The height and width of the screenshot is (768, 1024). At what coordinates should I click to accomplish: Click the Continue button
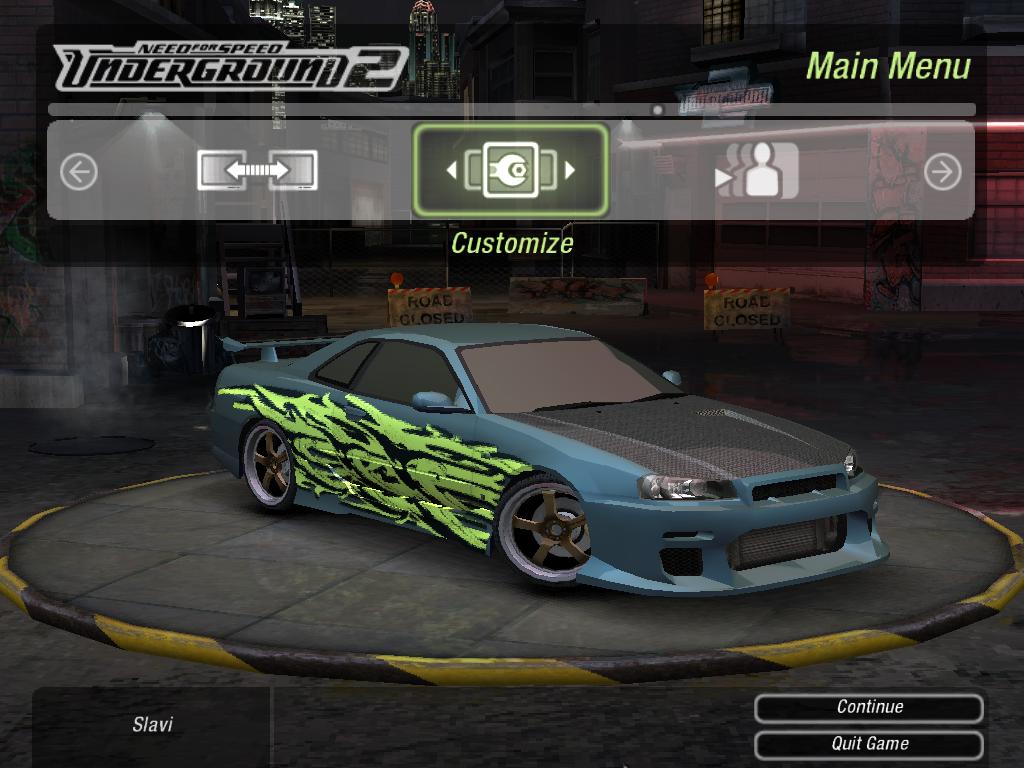point(868,707)
